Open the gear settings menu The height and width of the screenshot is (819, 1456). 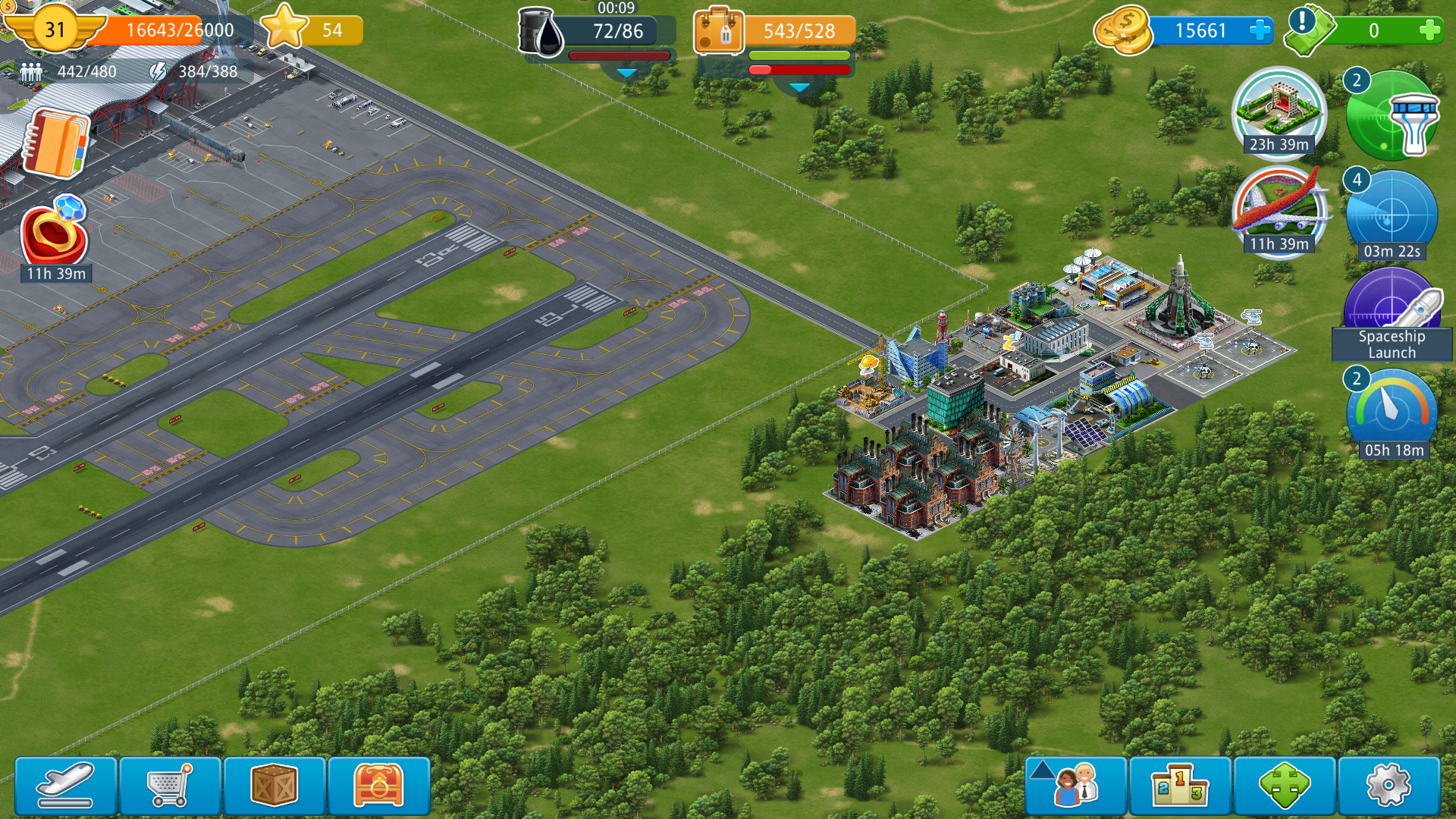click(1389, 786)
